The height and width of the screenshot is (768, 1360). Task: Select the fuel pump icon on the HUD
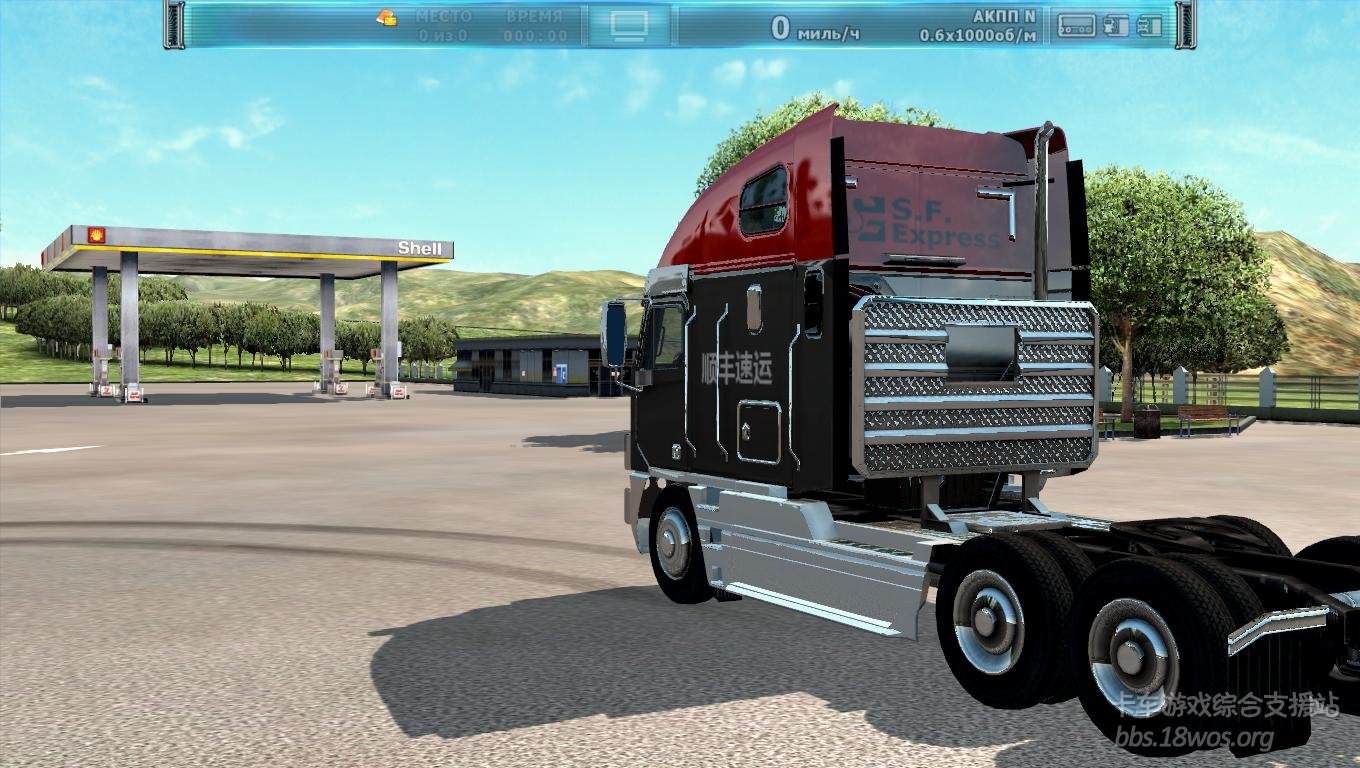click(x=1116, y=25)
